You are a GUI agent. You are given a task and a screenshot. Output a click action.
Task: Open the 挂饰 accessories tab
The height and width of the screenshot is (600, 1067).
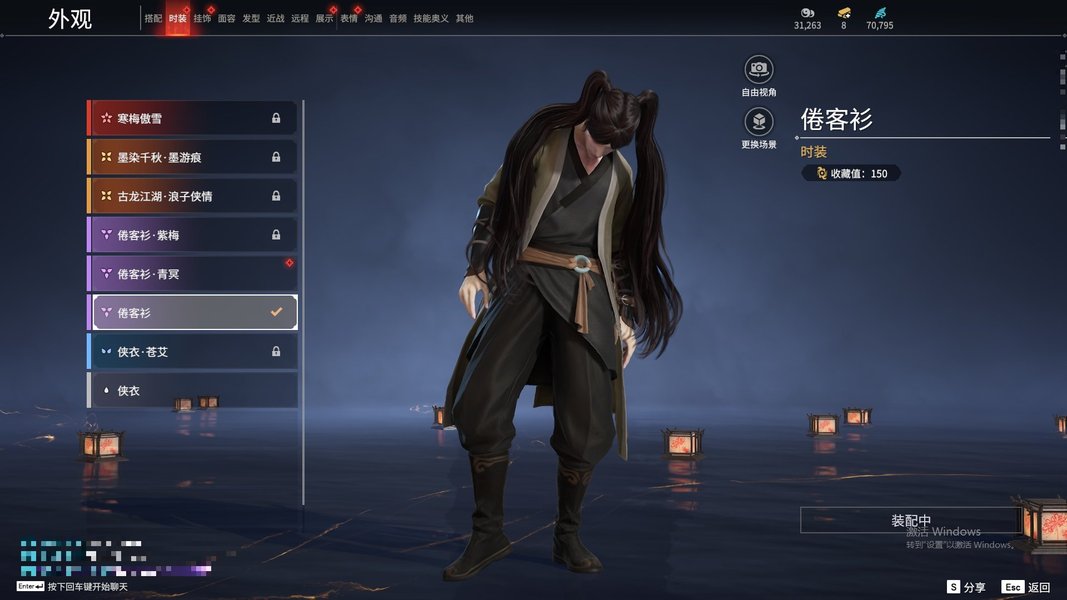202,19
